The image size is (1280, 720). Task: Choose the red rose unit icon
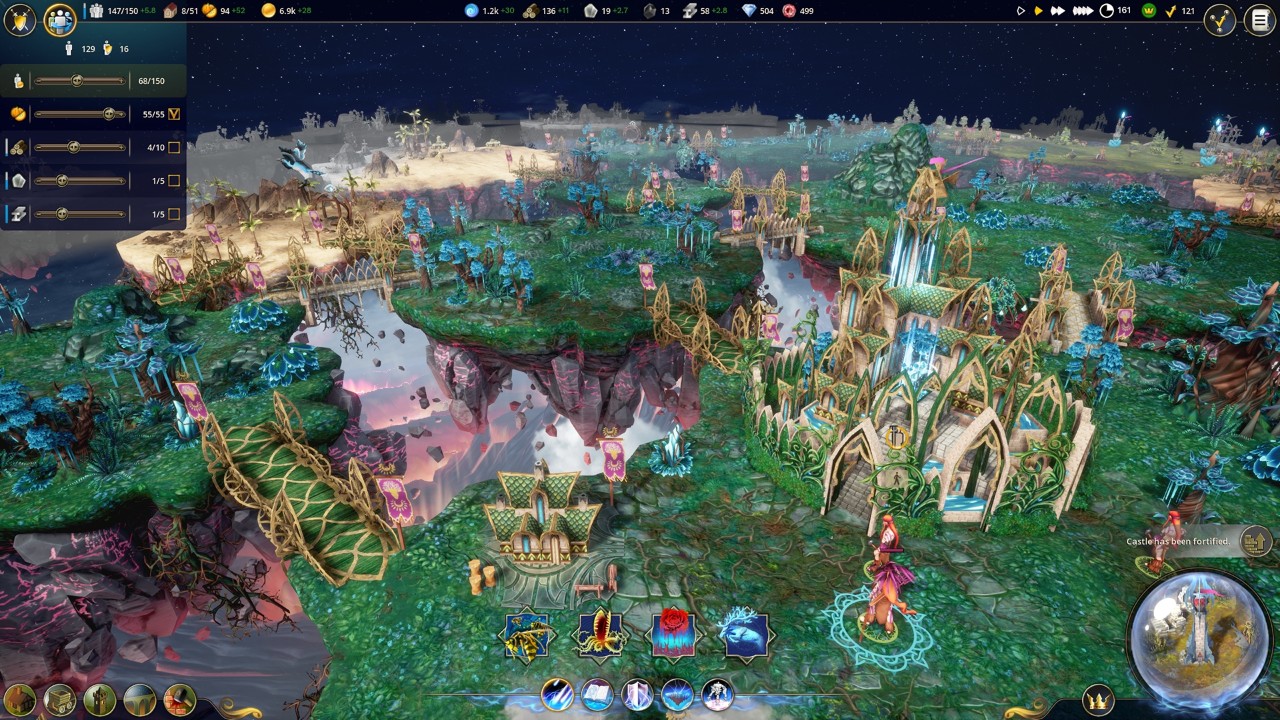(x=673, y=636)
